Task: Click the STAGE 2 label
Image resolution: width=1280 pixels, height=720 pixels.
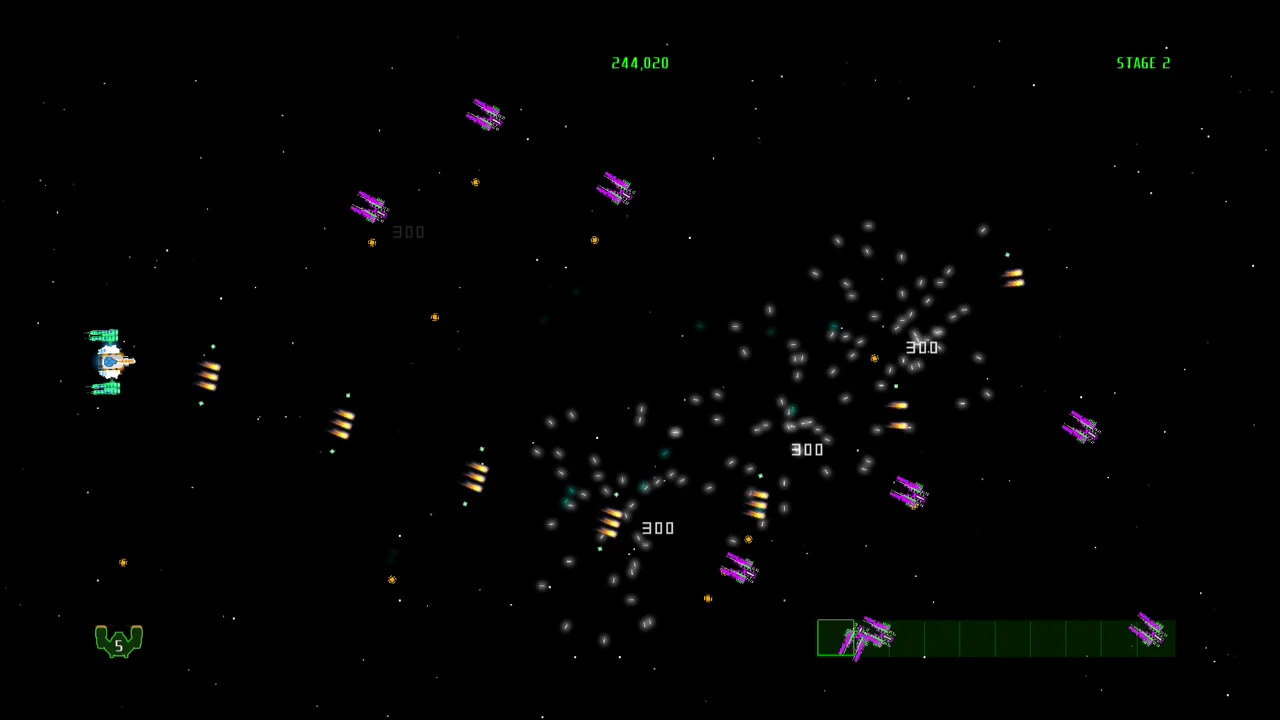Action: tap(1143, 63)
